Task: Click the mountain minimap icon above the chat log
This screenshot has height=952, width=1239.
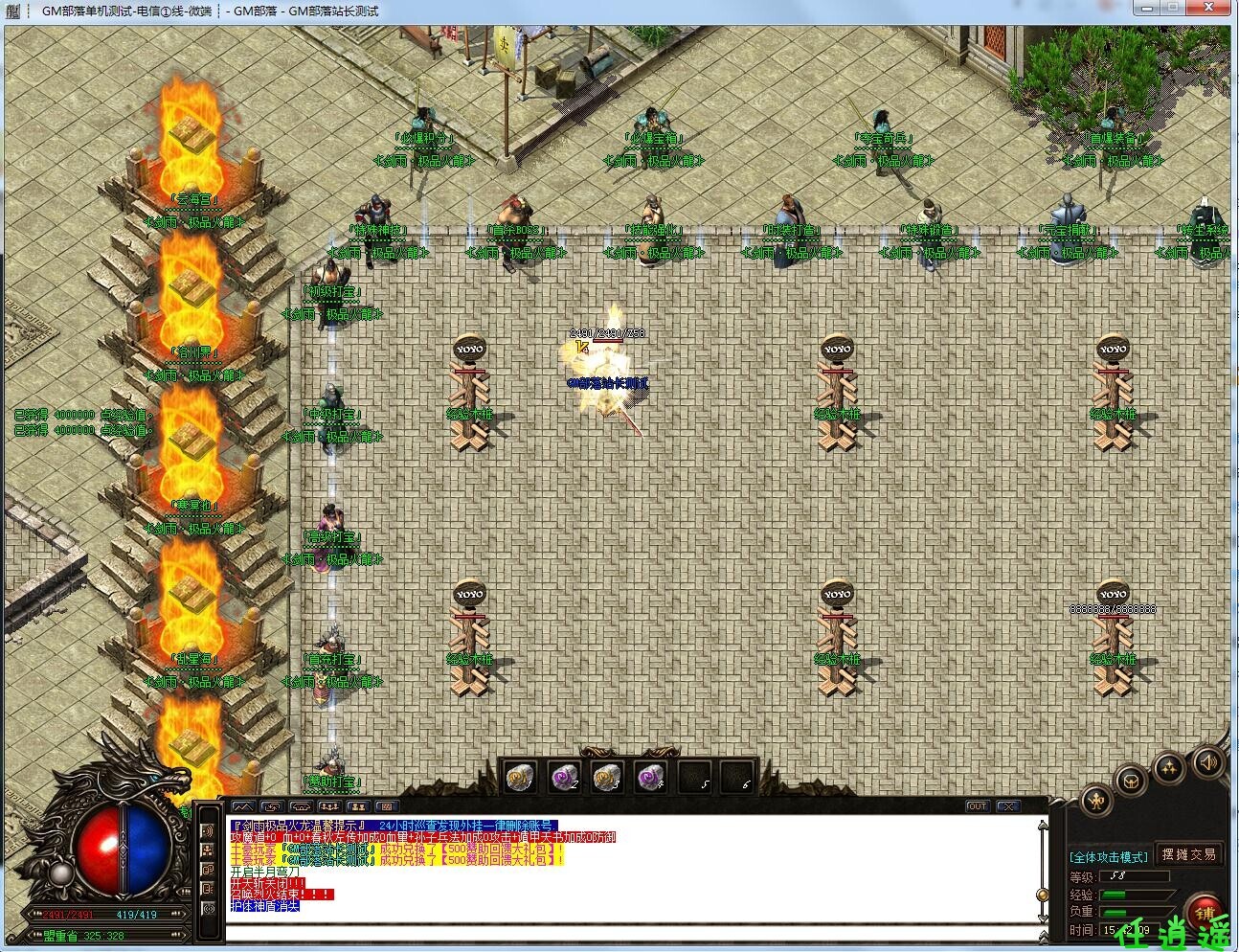Action: click(242, 806)
